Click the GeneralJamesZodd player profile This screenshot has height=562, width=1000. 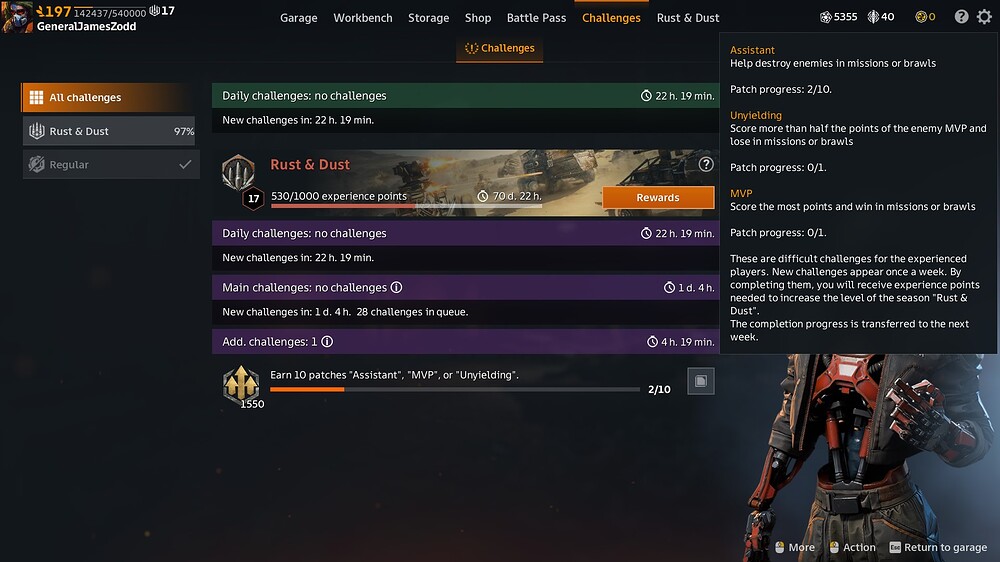click(x=86, y=26)
